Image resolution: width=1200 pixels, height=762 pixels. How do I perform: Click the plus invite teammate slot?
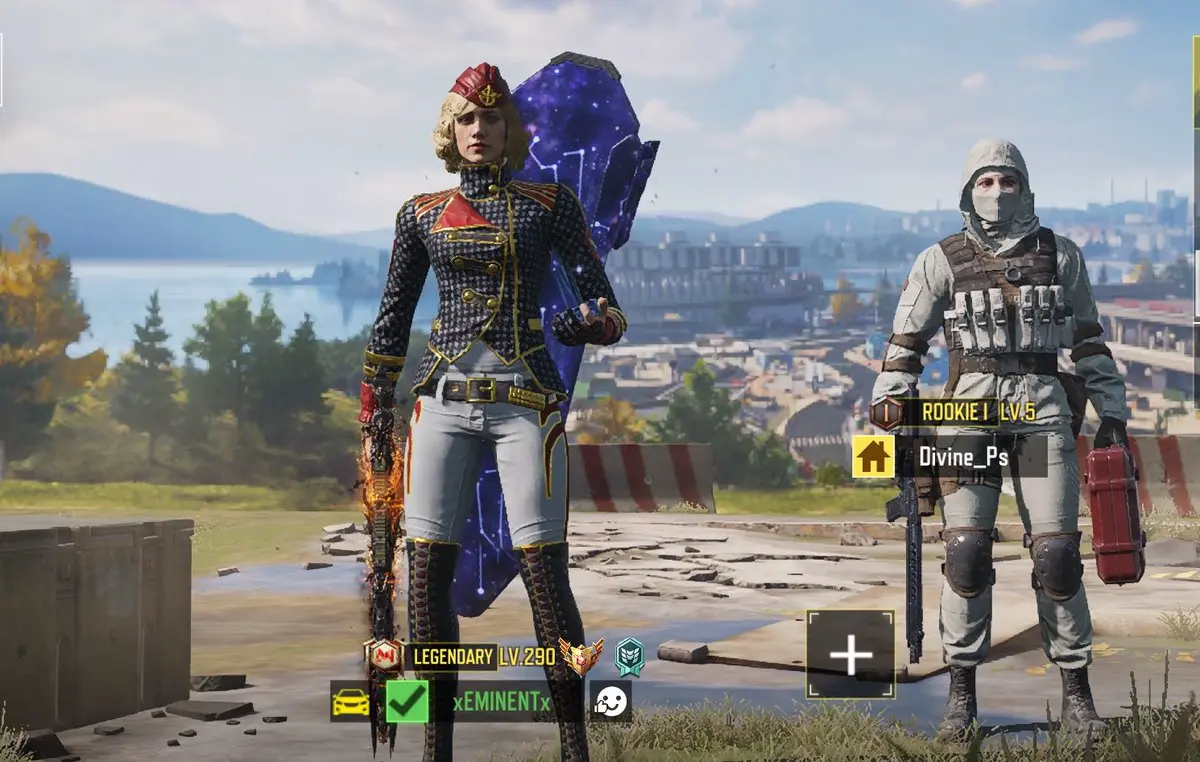(x=850, y=655)
